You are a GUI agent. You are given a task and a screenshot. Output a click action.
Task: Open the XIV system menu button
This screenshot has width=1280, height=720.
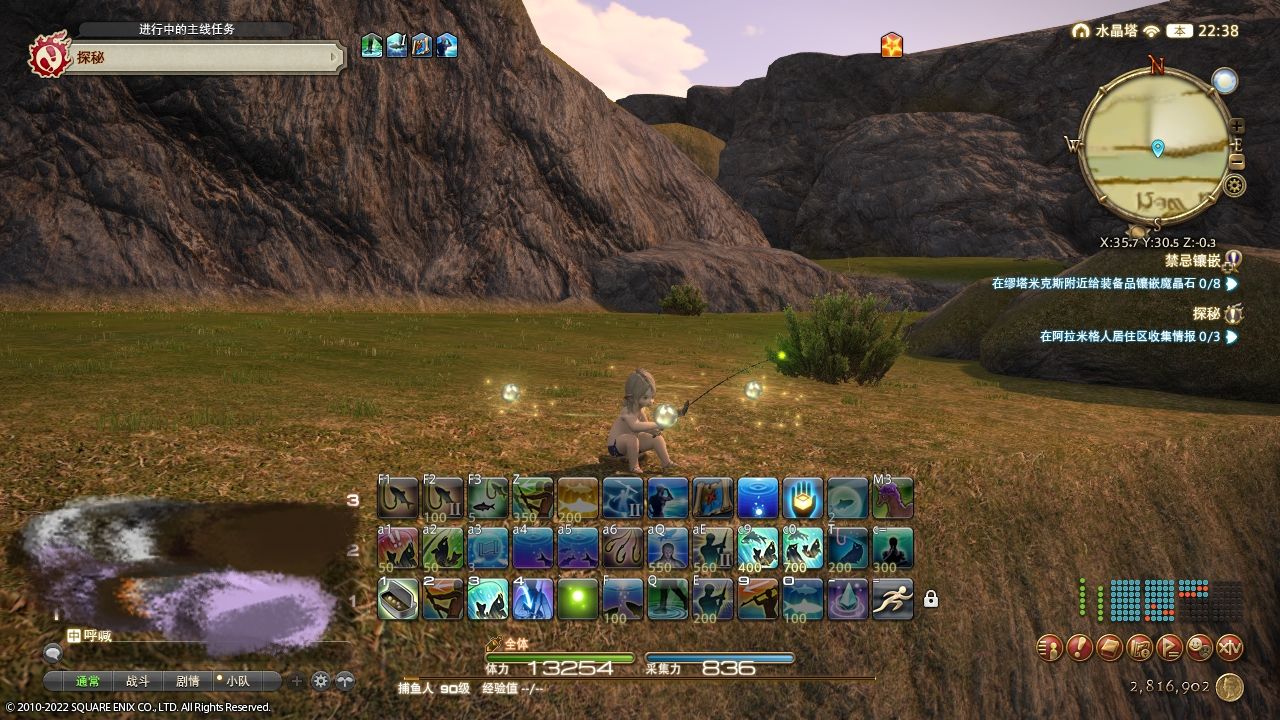click(1229, 648)
